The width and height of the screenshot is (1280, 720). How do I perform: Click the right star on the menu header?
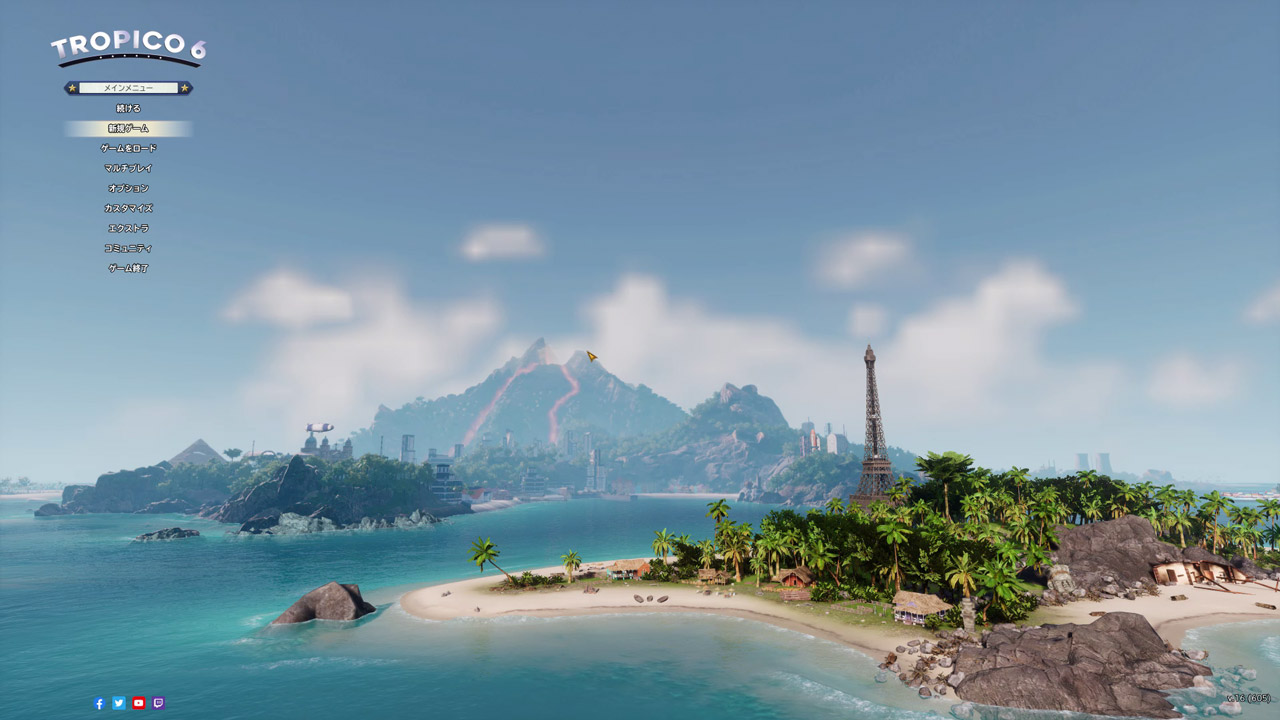point(184,87)
